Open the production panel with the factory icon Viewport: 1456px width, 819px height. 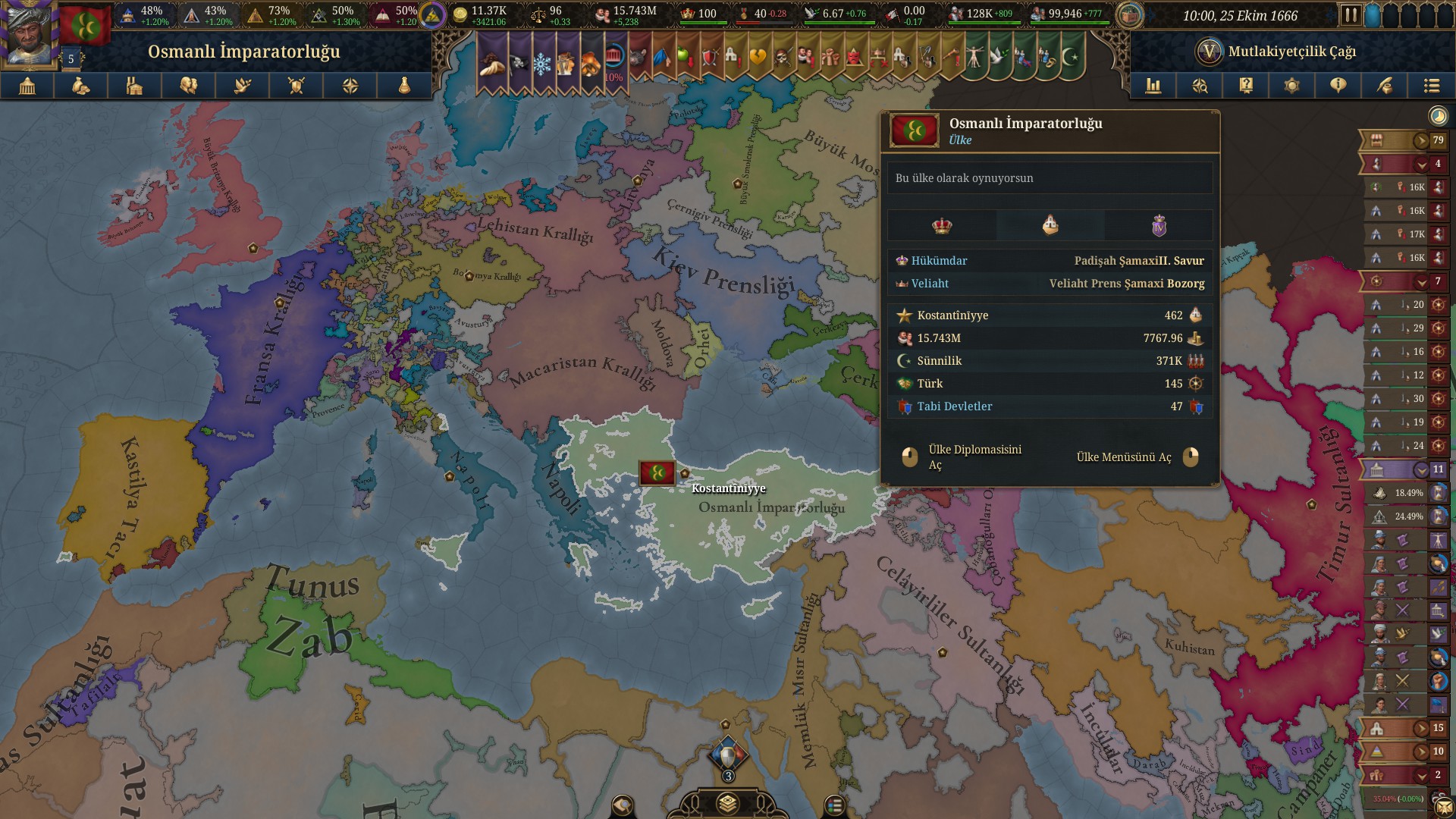135,86
